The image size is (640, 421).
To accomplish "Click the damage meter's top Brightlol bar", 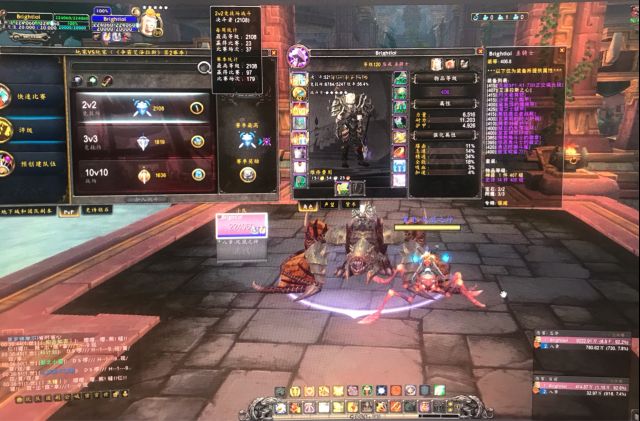I will click(x=583, y=340).
